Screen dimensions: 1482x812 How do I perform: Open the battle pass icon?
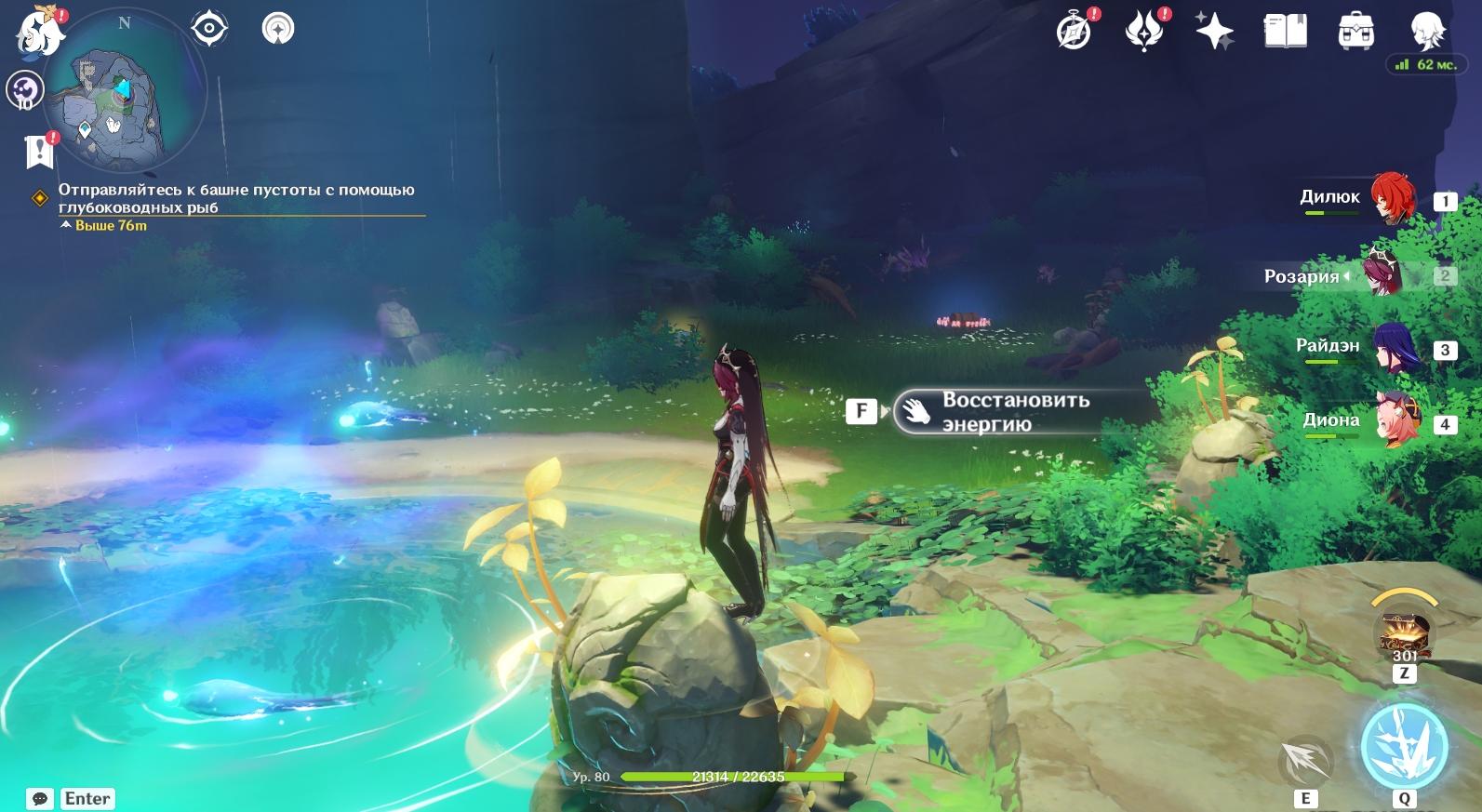(1144, 31)
